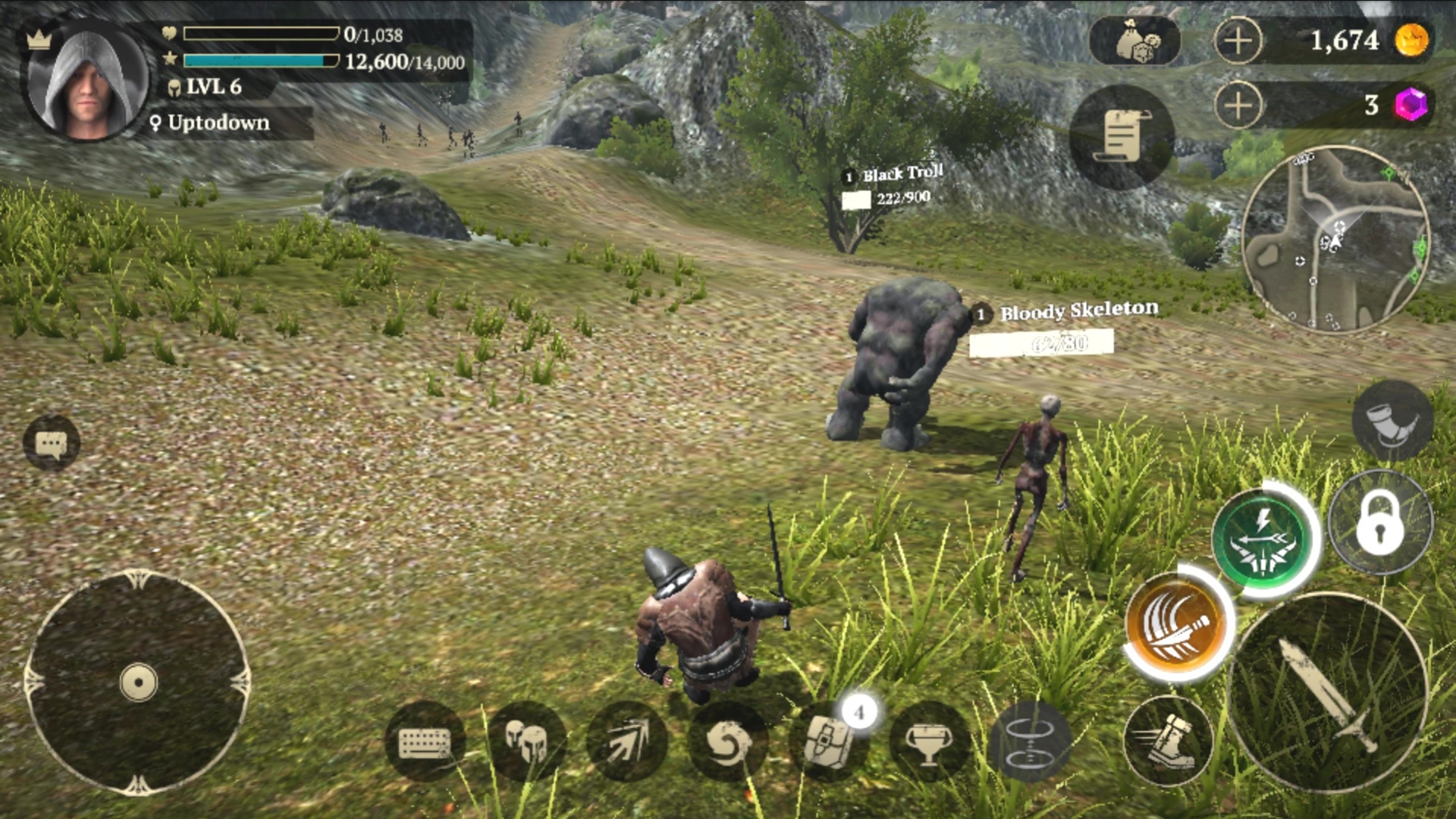
Task: Tap the teleport portal icon
Action: pyautogui.click(x=1030, y=741)
